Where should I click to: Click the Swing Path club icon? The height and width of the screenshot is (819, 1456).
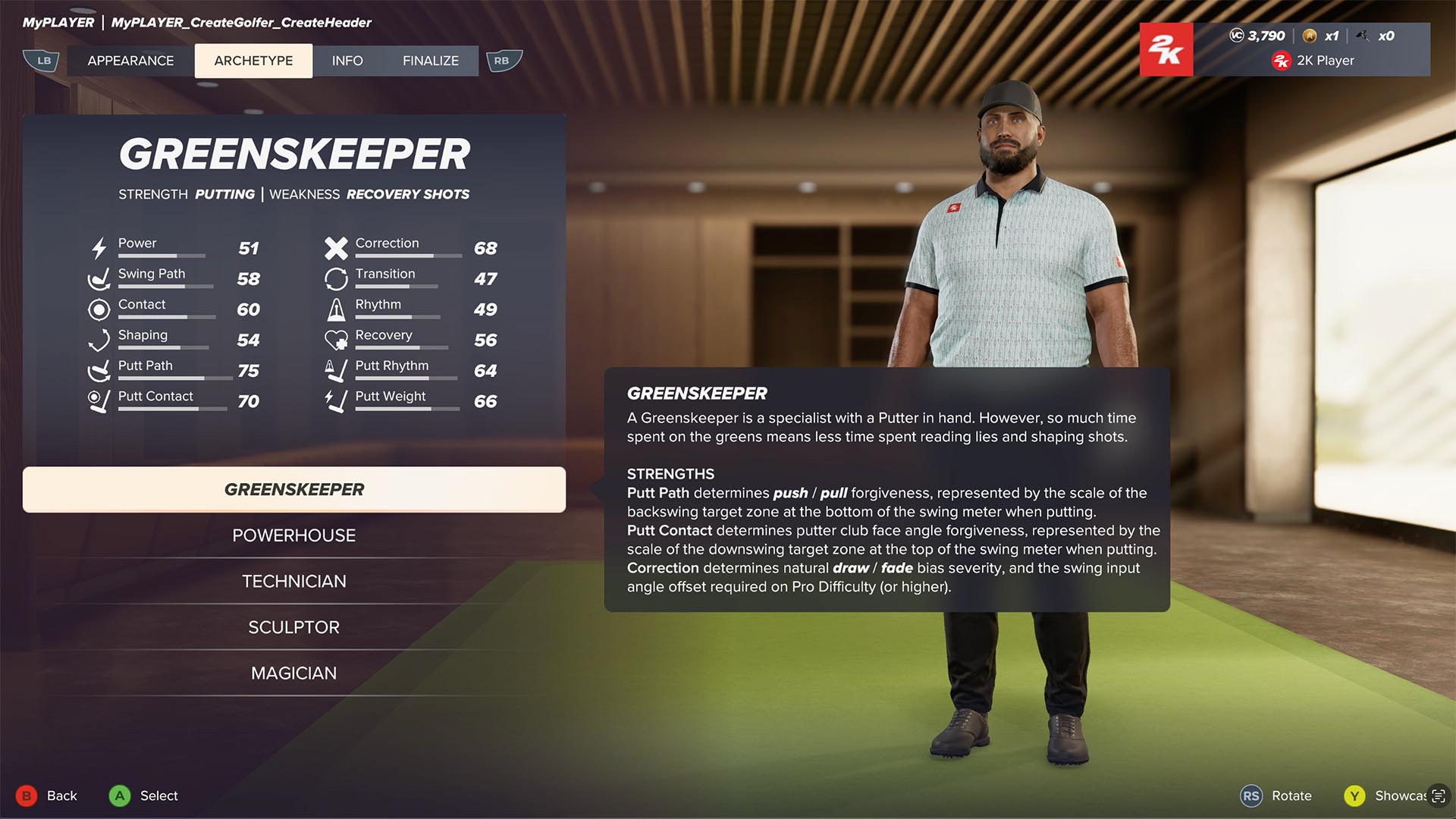(x=99, y=279)
